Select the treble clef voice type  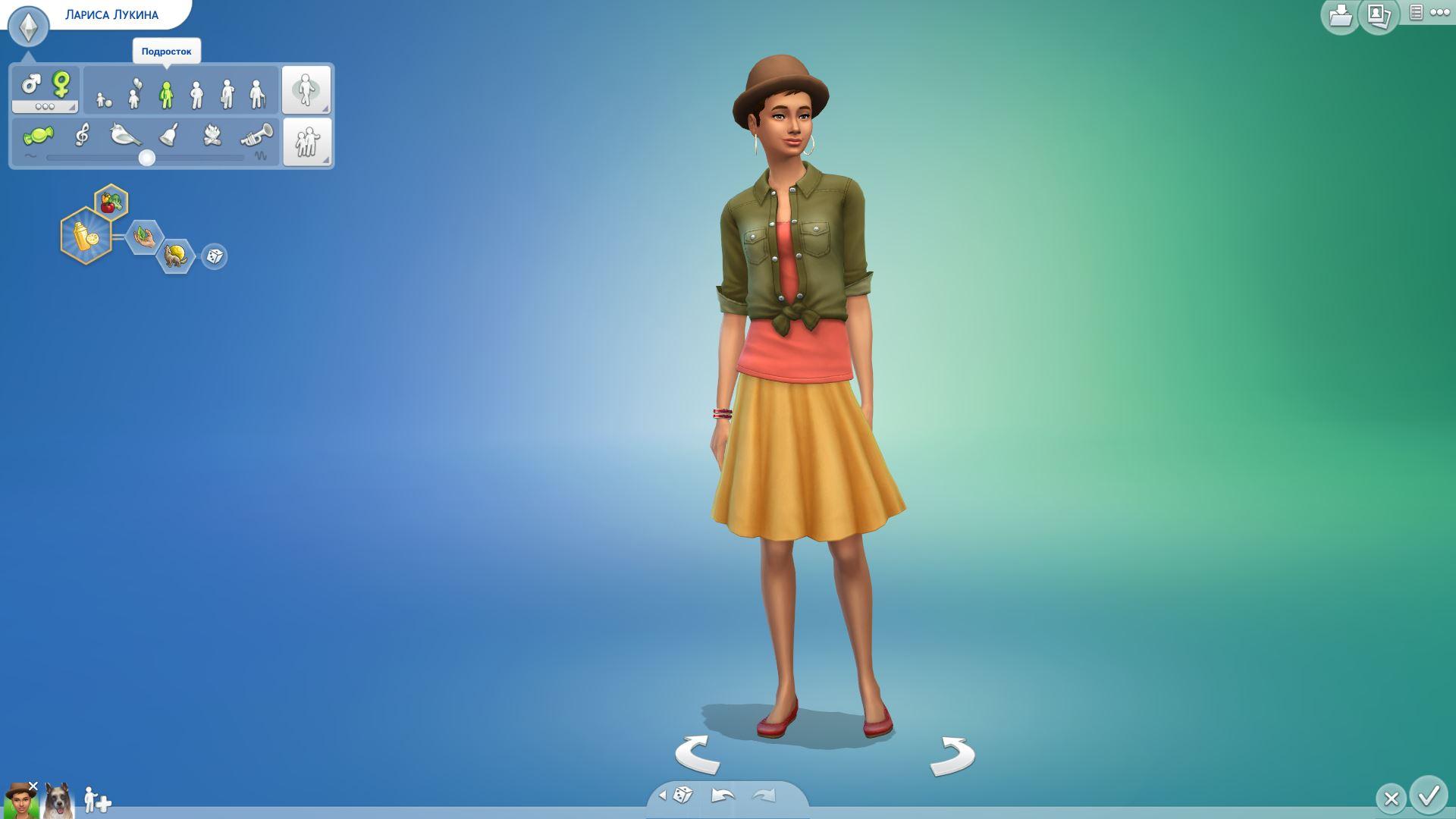click(82, 135)
